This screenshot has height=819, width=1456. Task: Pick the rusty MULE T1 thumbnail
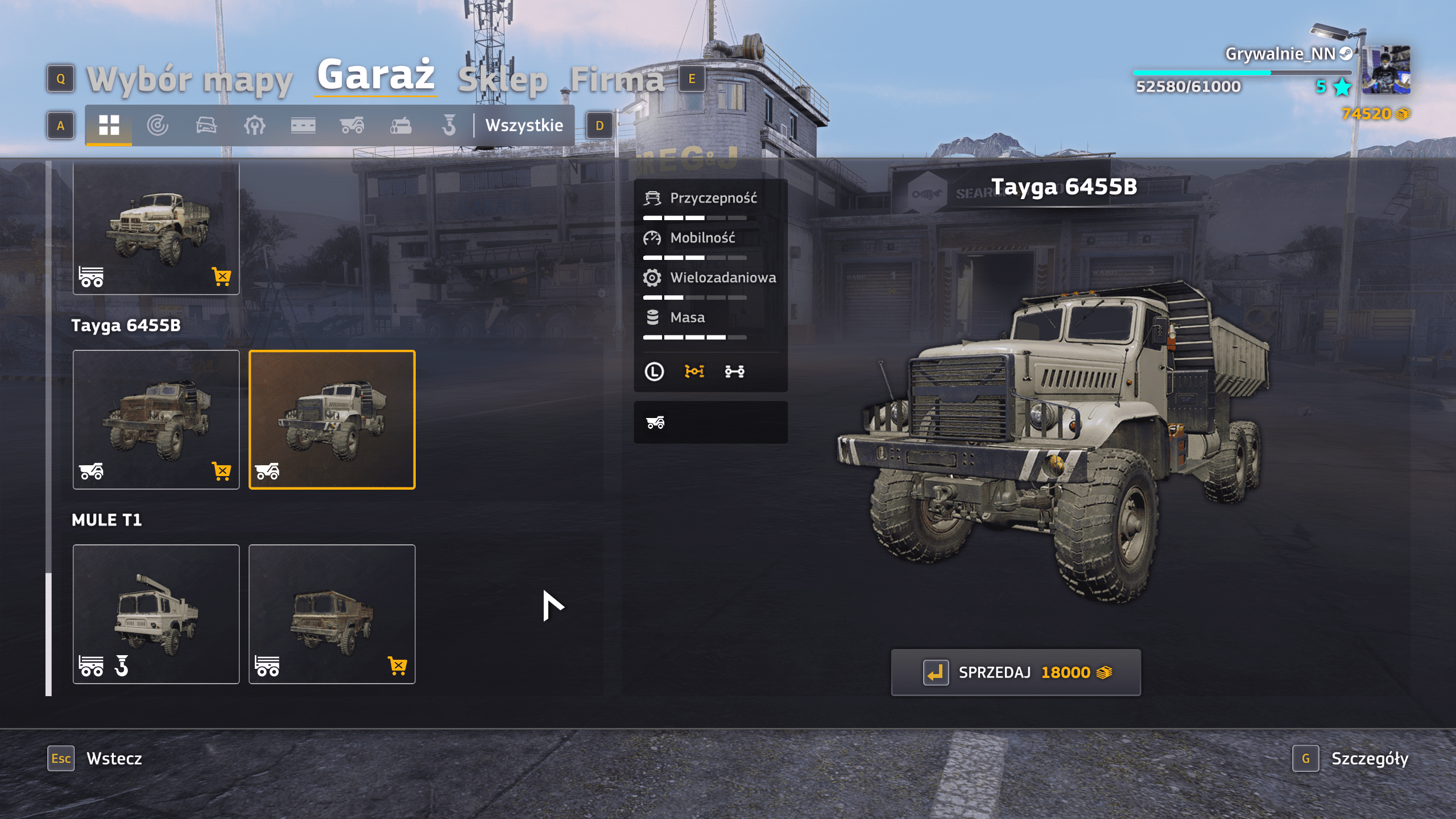coord(332,614)
